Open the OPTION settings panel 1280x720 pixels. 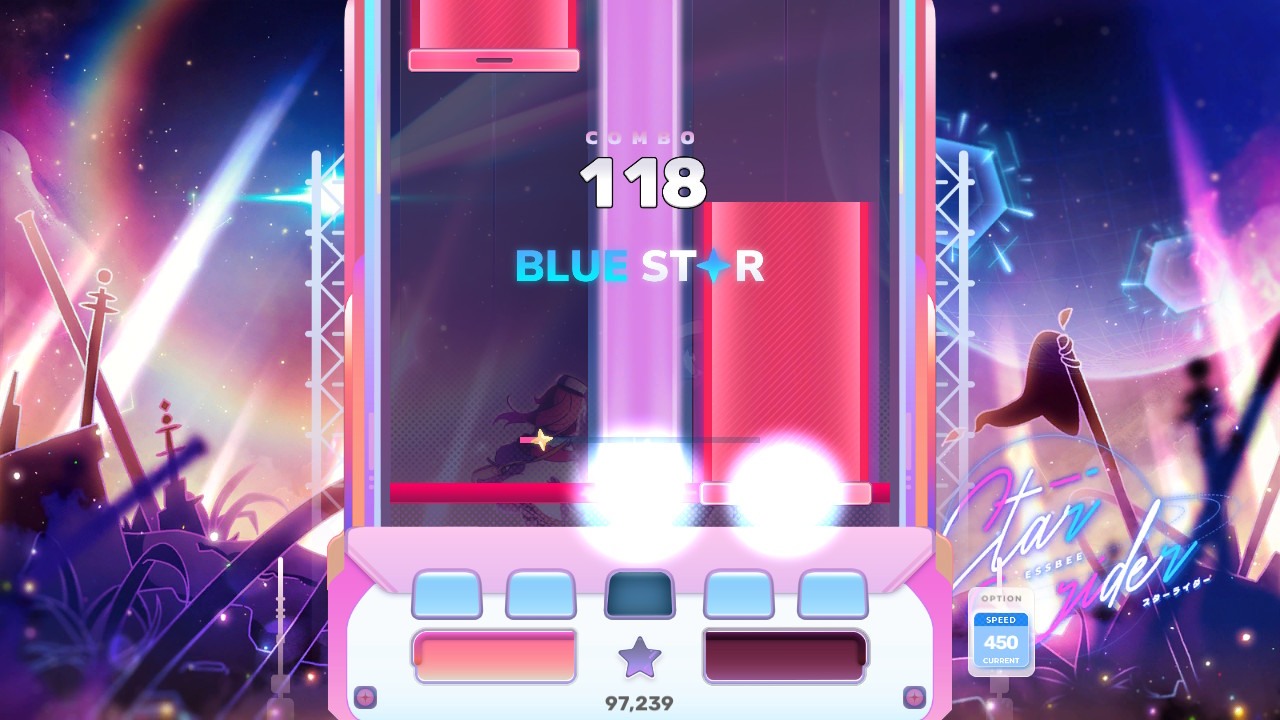[x=1001, y=600]
